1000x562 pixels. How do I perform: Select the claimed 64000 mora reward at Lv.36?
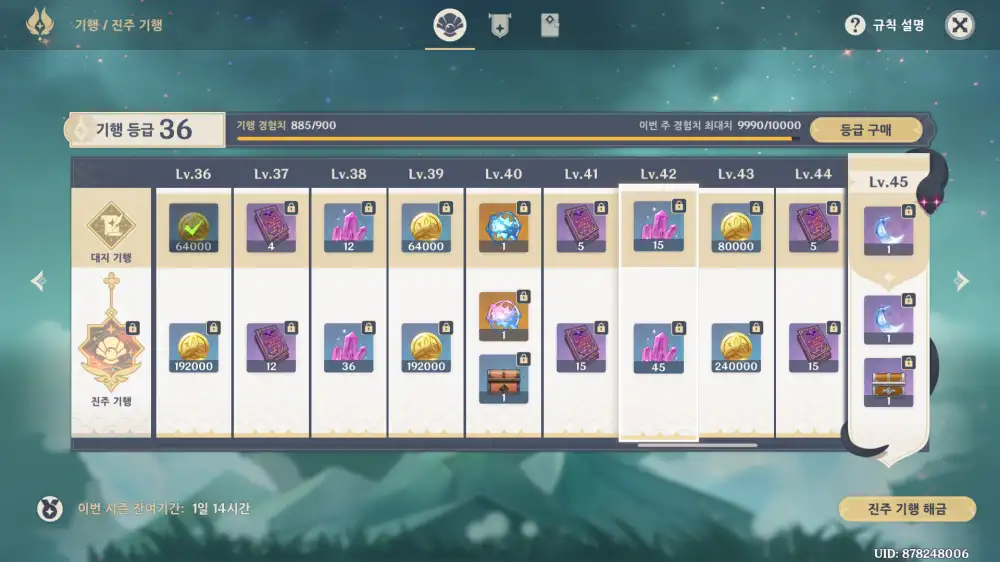pyautogui.click(x=193, y=227)
